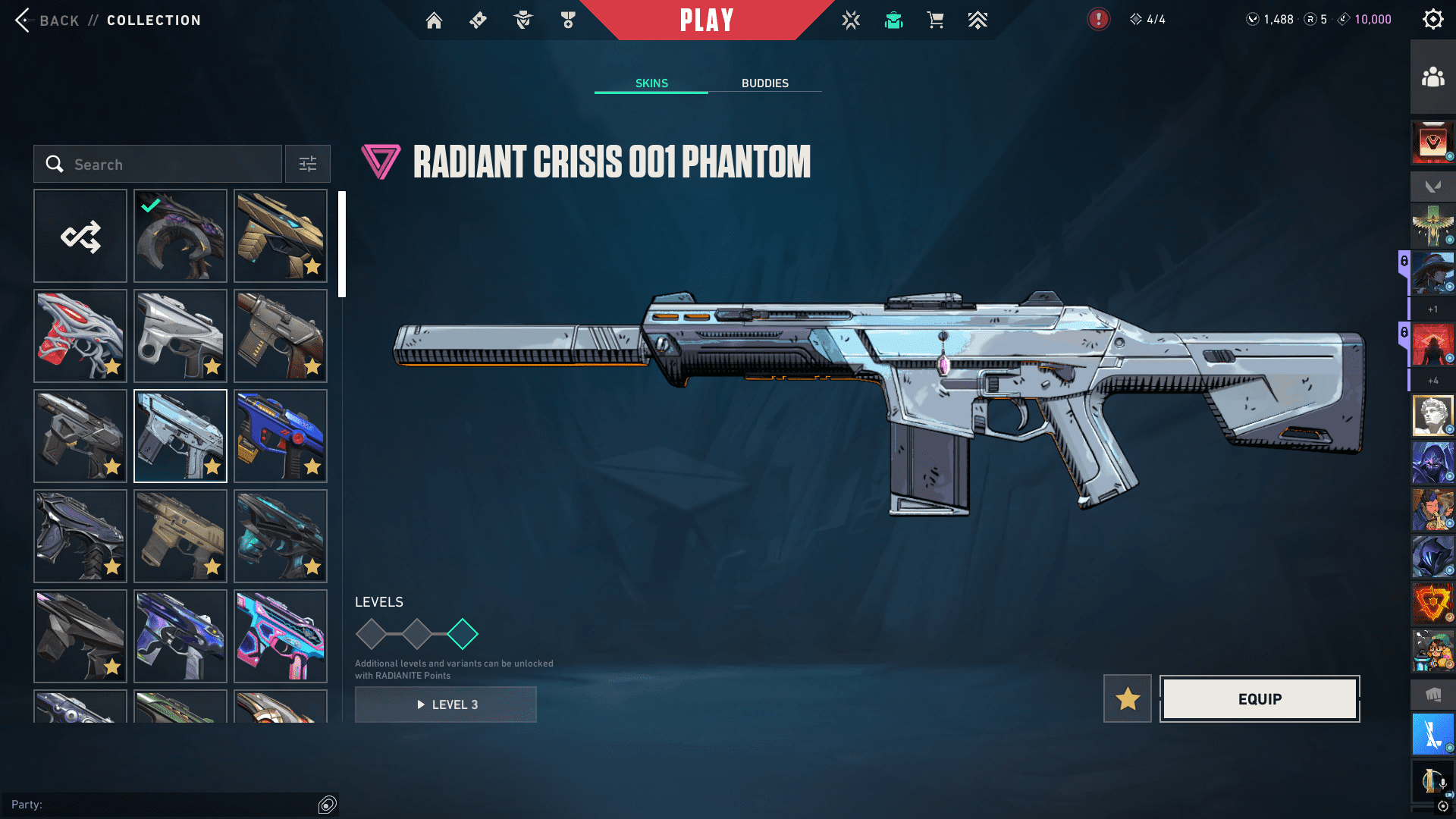Start matchmaking with the PLAY button
The height and width of the screenshot is (819, 1456).
click(x=707, y=20)
